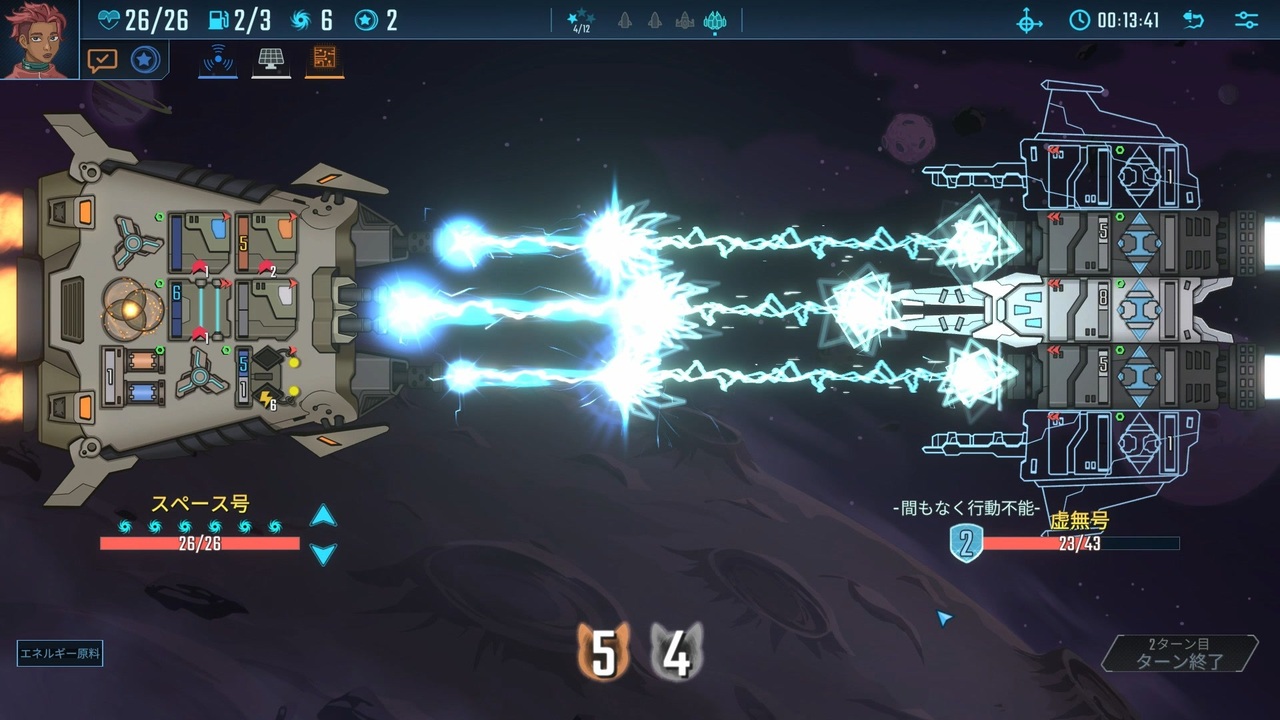
Task: Open the checkmark speech bubble log
Action: (102, 60)
